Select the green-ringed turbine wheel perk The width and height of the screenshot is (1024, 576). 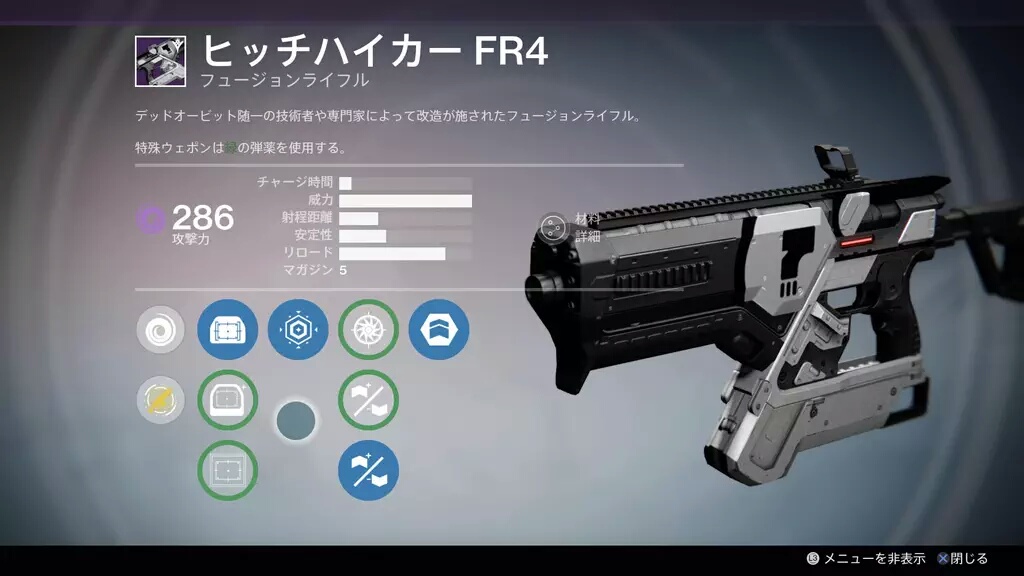368,330
